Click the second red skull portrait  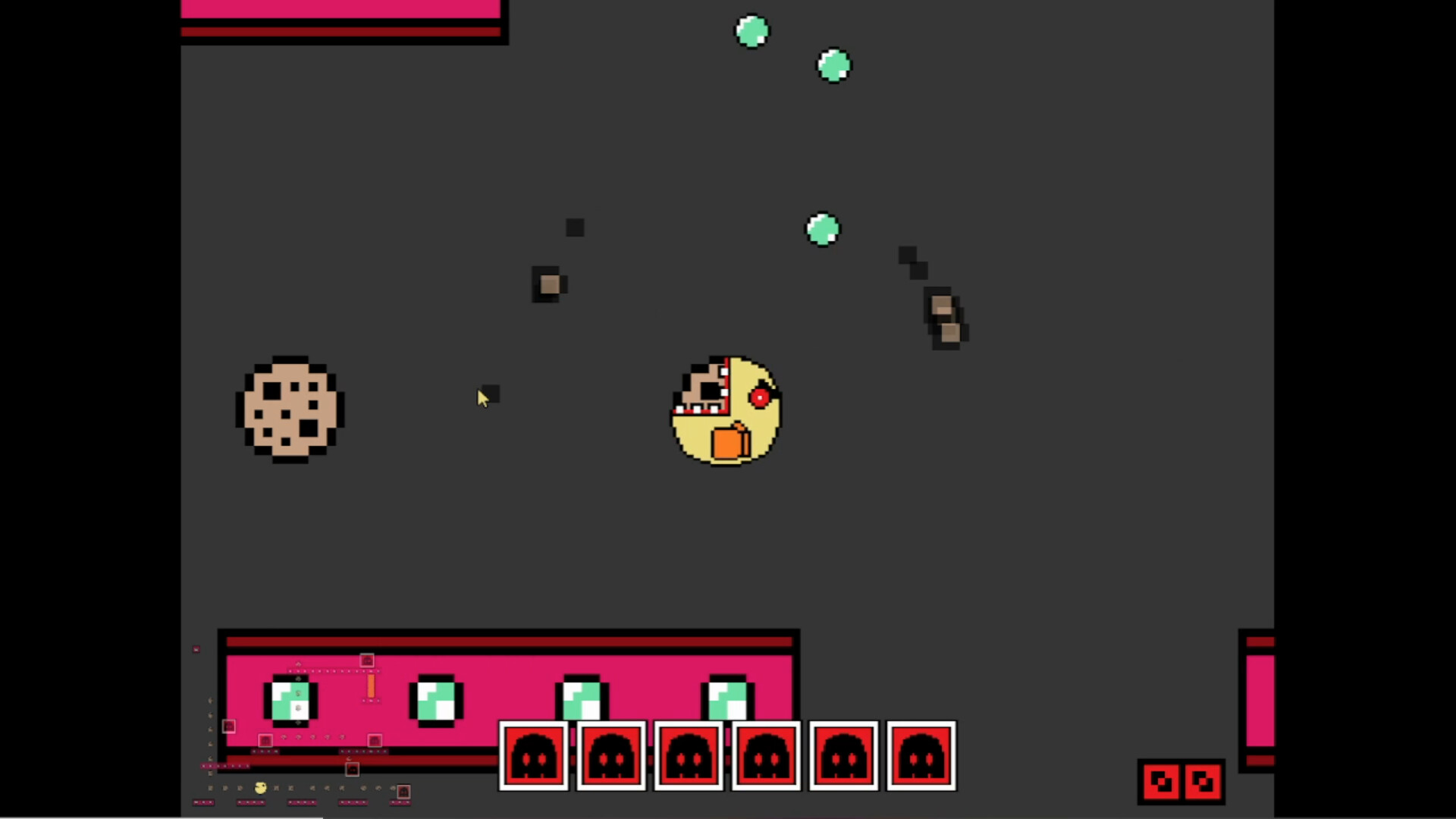[612, 756]
